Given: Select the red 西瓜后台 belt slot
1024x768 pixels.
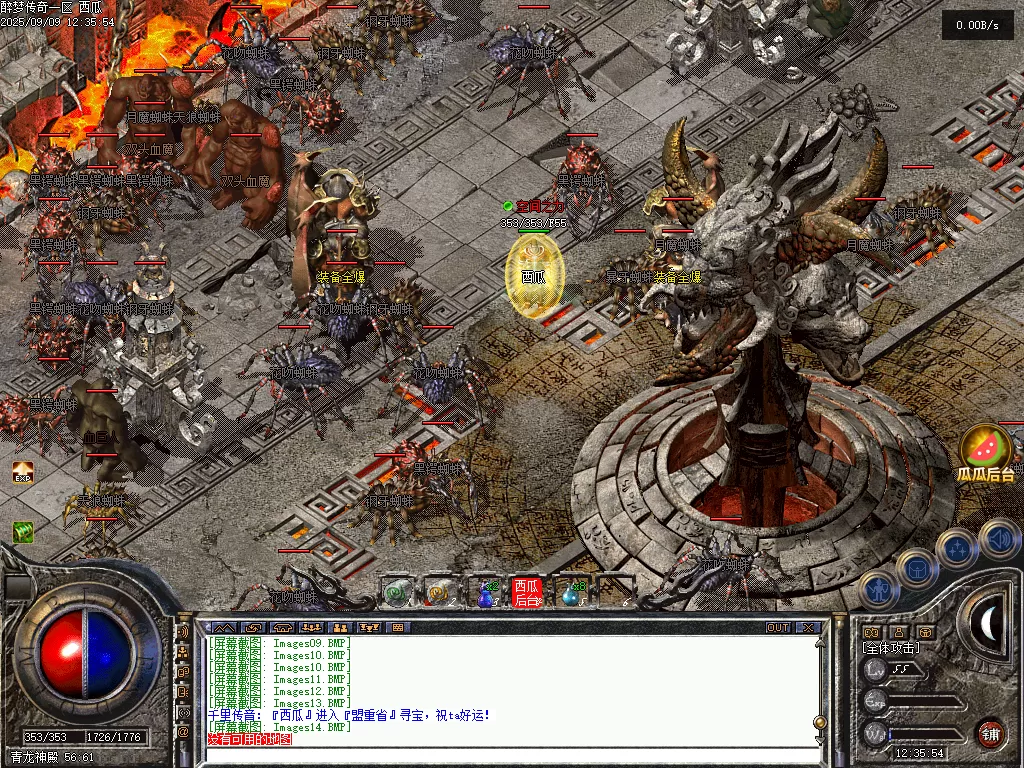Looking at the screenshot, I should [x=527, y=593].
